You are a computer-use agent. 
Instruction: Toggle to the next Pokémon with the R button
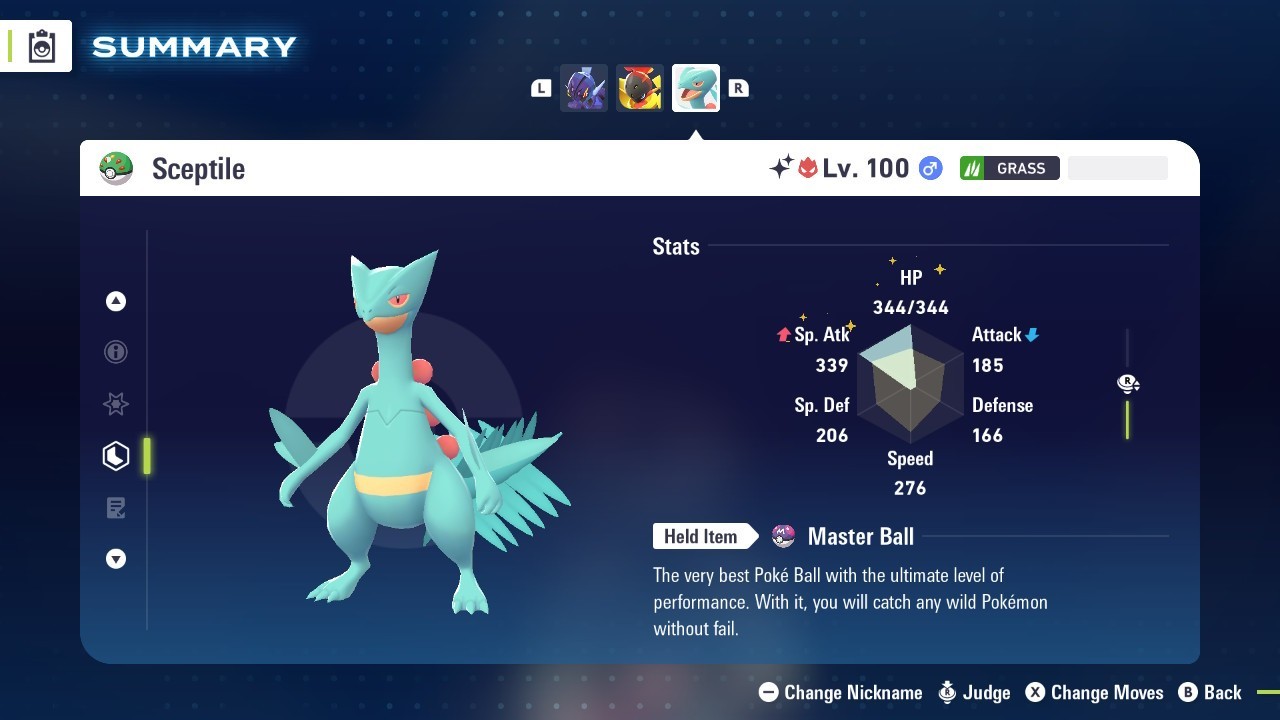click(739, 88)
